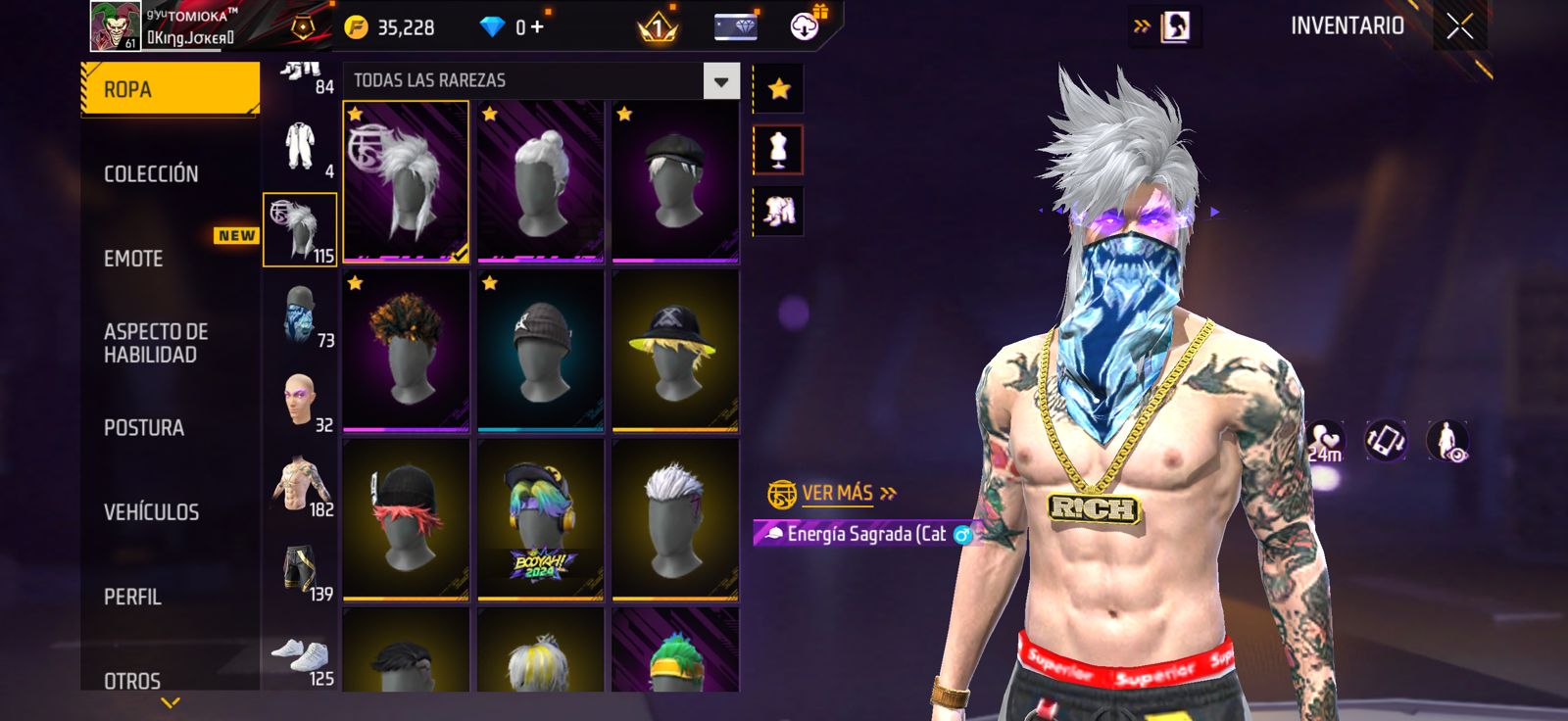1568x721 pixels.
Task: Select the black beanie with red hair
Action: coord(406,519)
